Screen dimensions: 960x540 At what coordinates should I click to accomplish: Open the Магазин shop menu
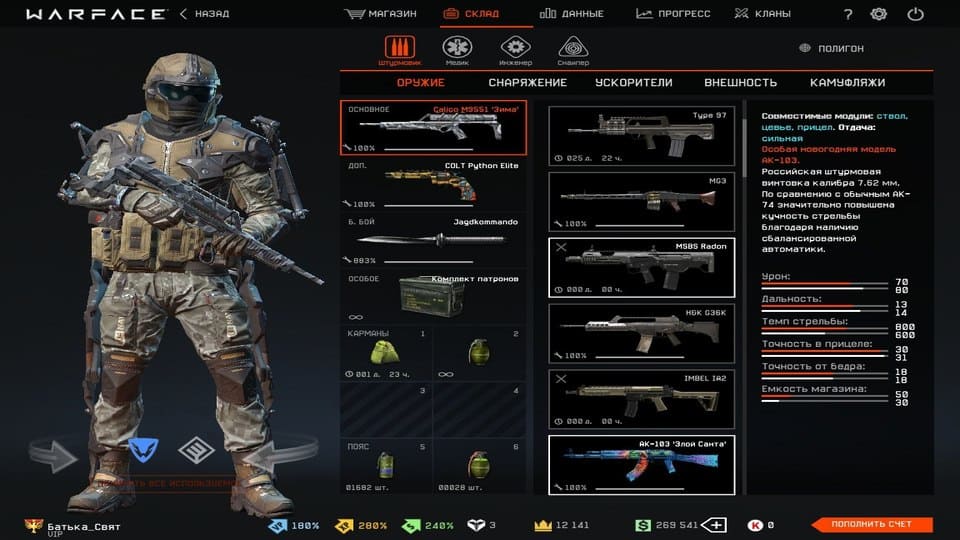click(381, 14)
